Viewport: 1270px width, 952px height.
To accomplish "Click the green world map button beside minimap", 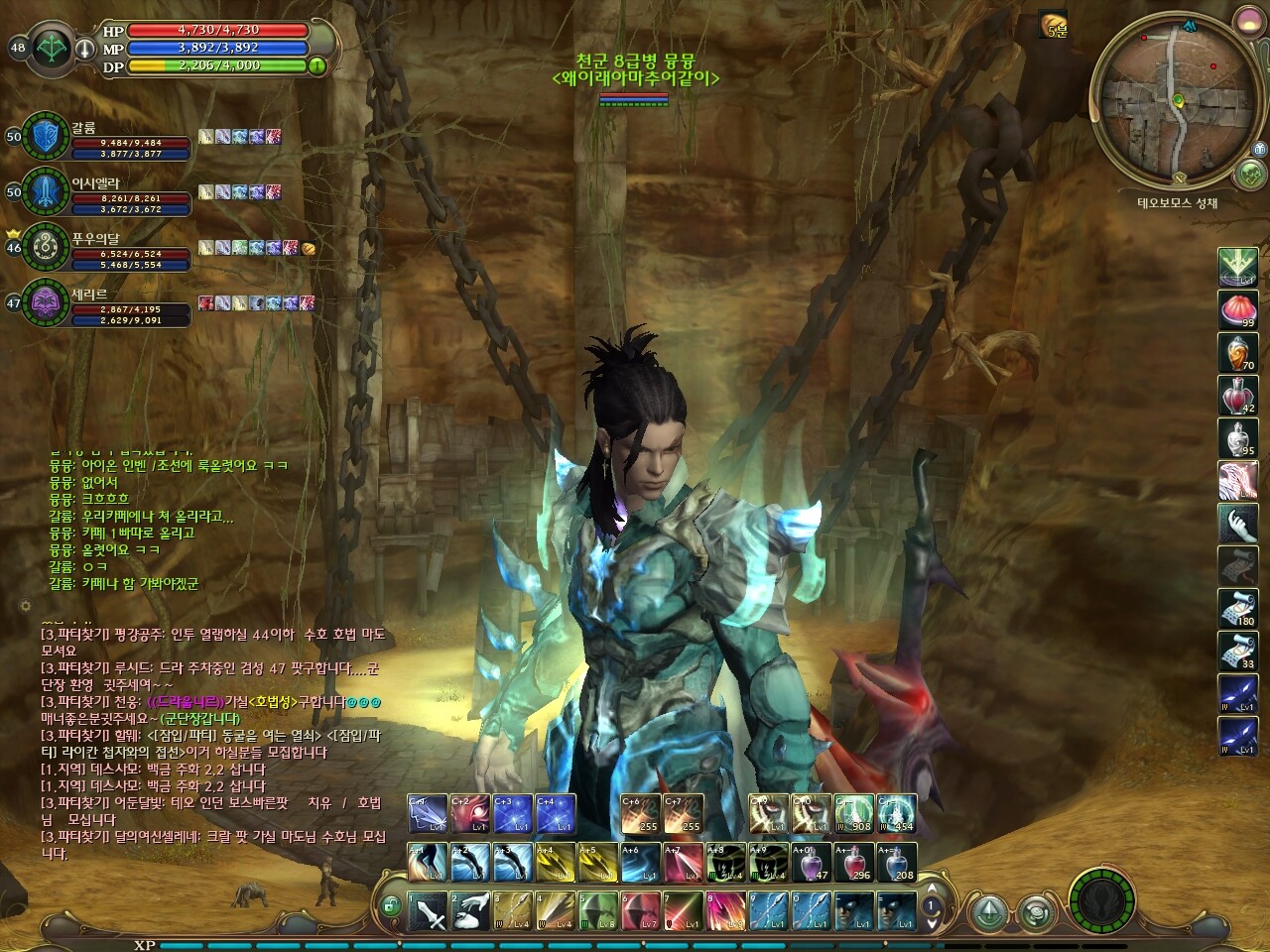I will (x=1251, y=175).
